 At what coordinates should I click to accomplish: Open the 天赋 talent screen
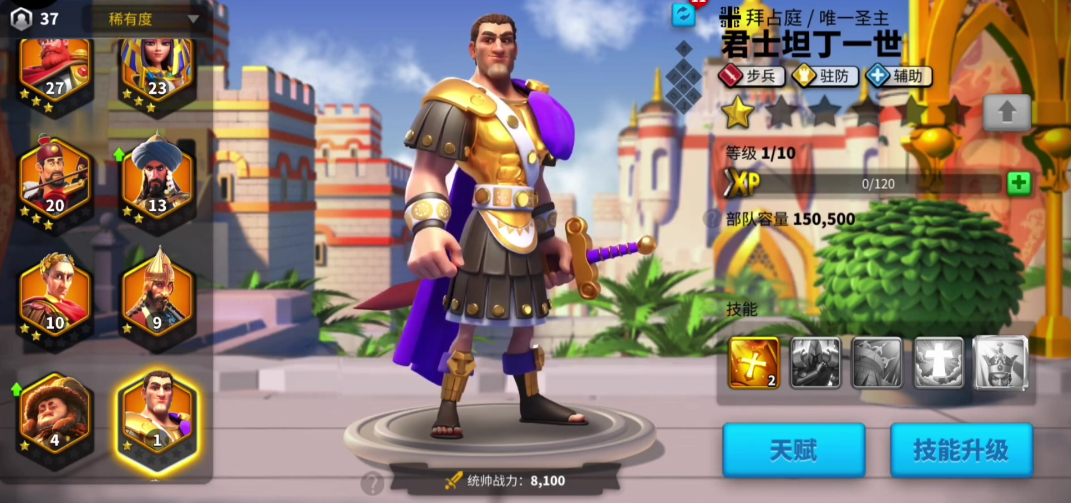(793, 450)
